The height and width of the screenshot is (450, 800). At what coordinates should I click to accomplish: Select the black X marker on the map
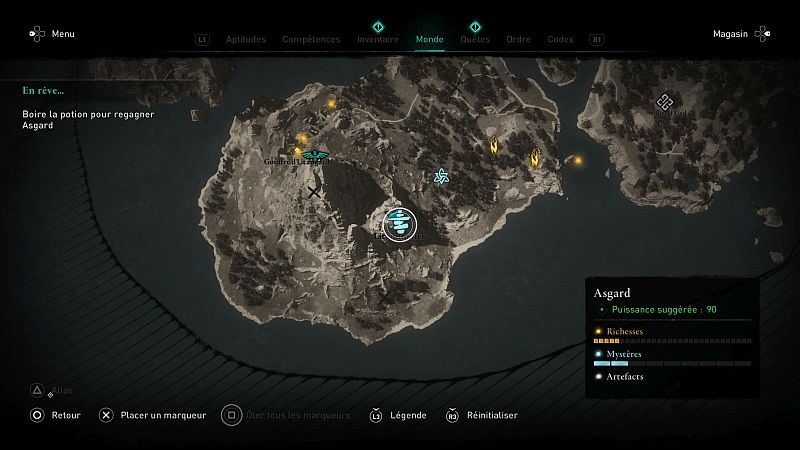tap(315, 191)
